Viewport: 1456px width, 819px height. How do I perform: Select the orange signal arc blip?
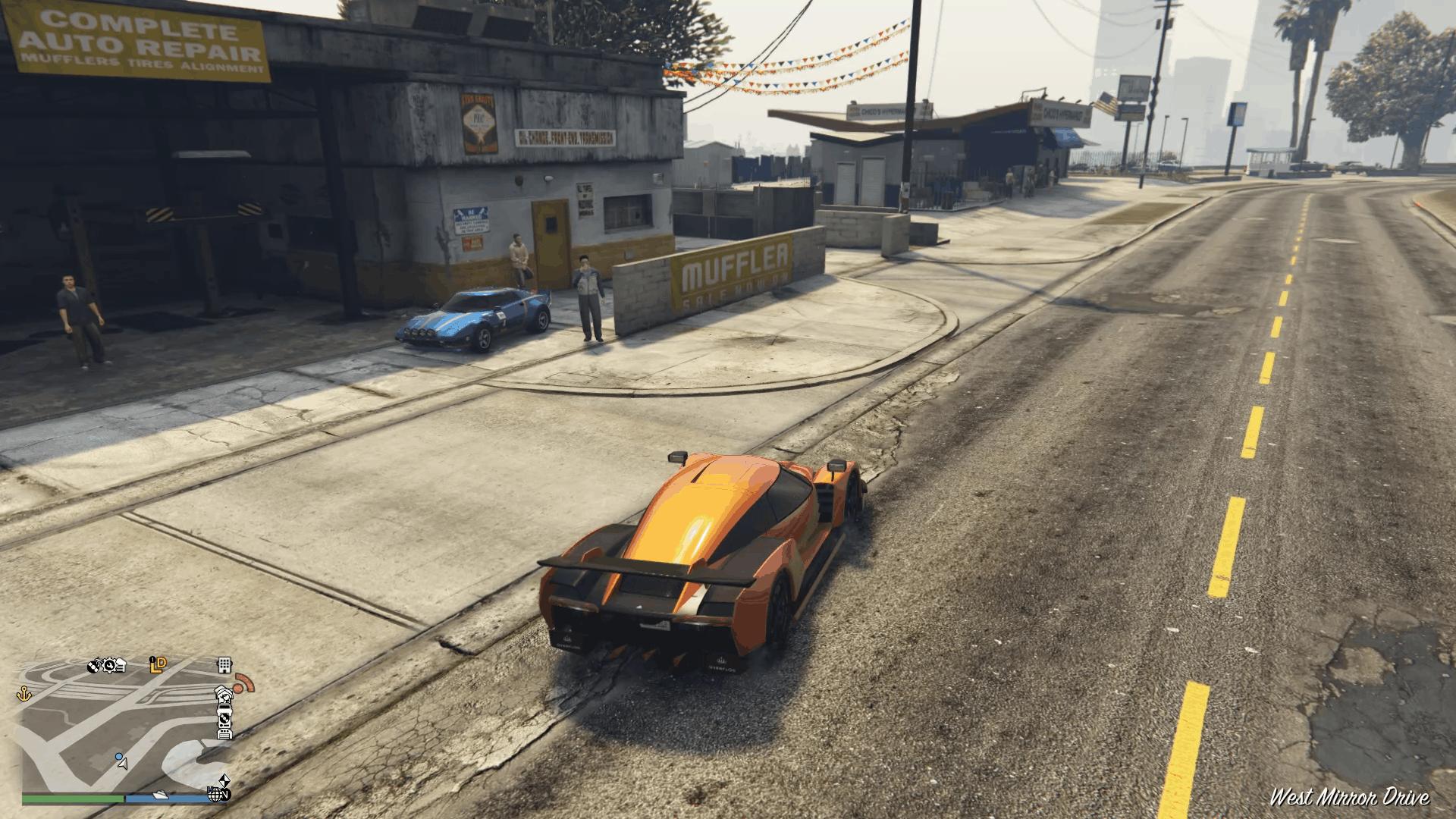point(244,684)
